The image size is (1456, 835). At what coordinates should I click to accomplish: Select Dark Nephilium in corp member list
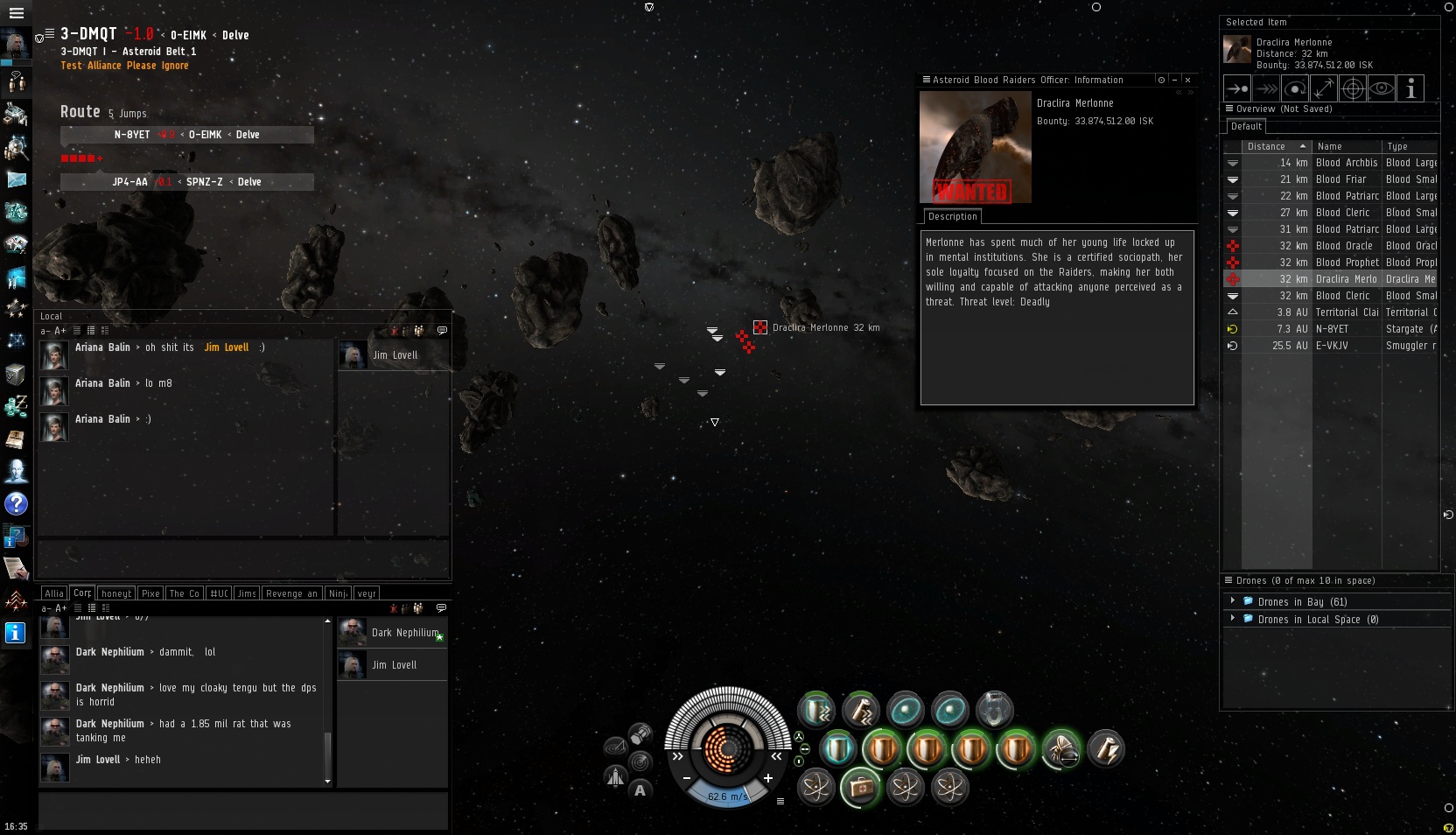tap(391, 633)
